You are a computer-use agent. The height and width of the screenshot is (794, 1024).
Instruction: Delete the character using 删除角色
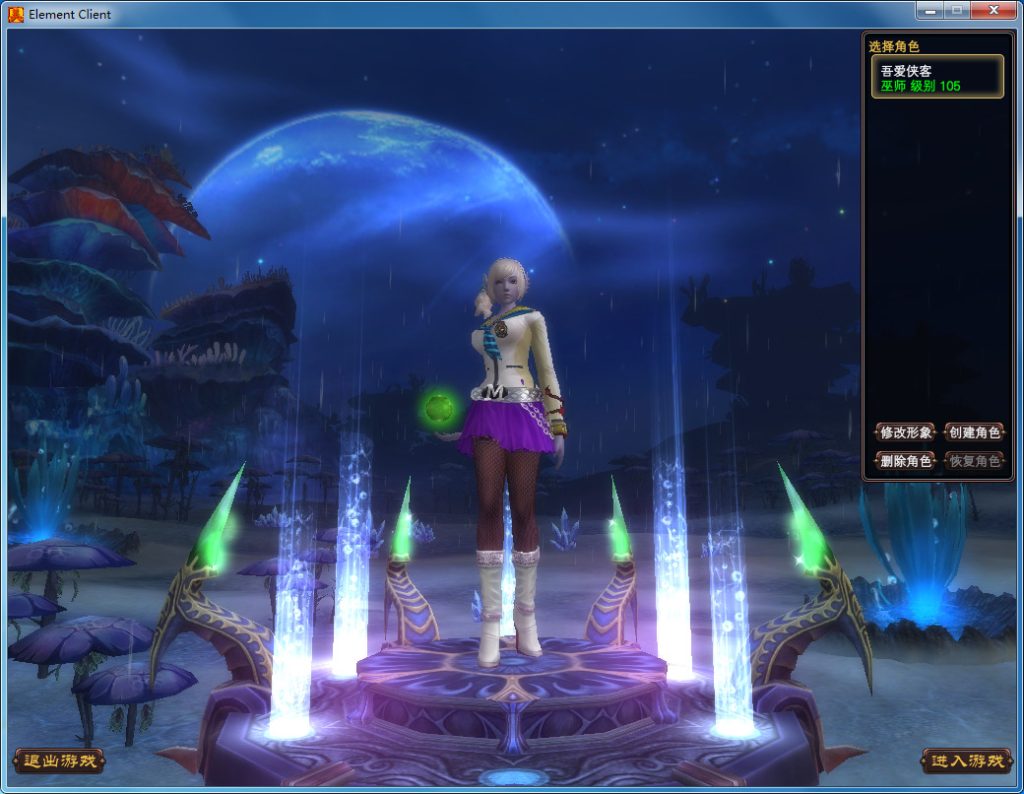click(905, 461)
